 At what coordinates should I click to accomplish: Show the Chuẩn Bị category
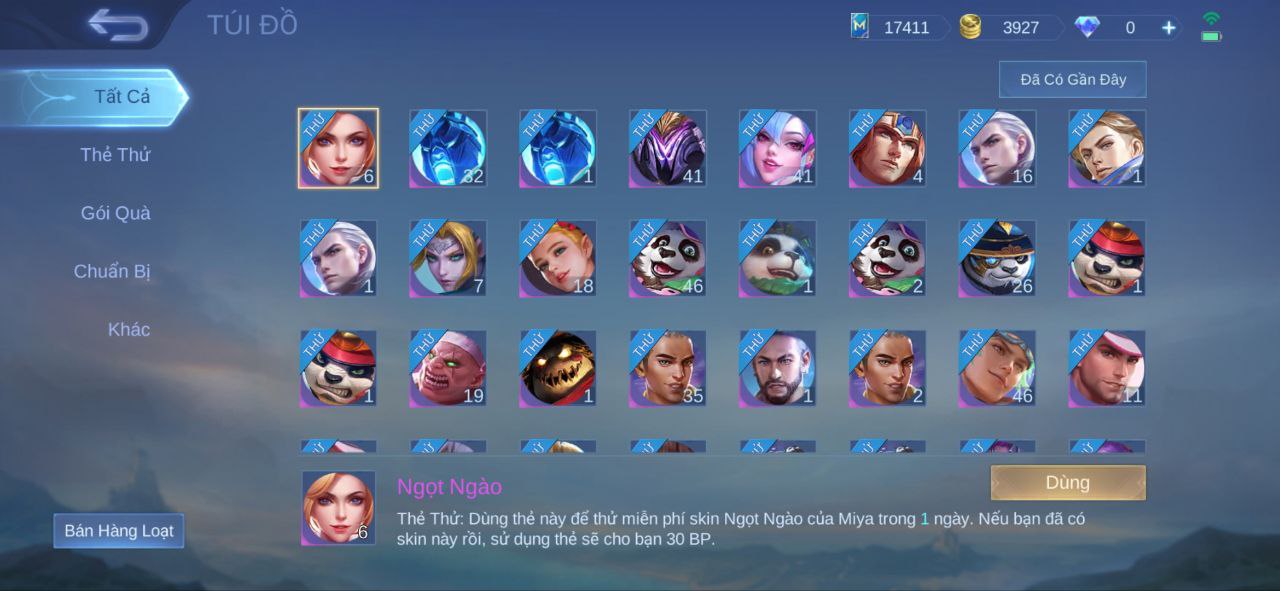[112, 271]
